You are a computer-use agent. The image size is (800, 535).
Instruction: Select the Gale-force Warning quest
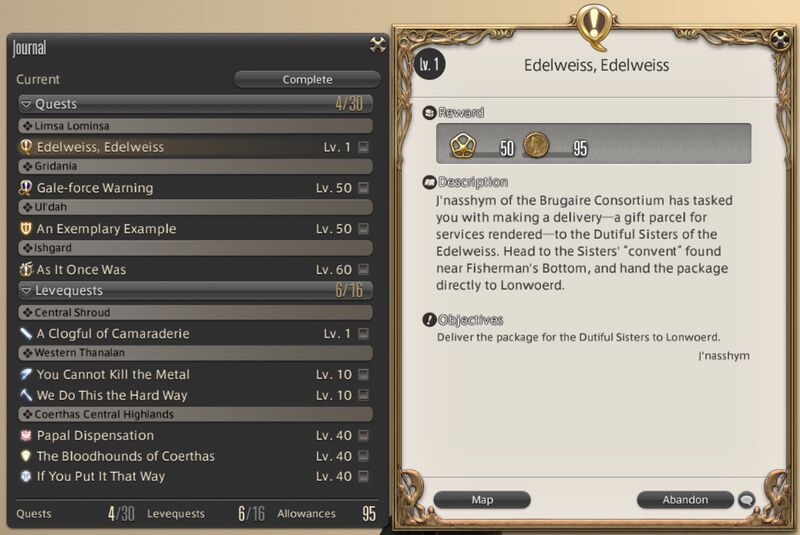tap(95, 188)
